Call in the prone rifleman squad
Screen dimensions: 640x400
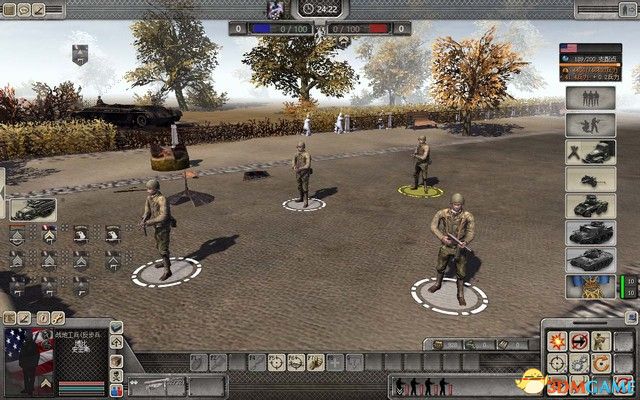[590, 126]
